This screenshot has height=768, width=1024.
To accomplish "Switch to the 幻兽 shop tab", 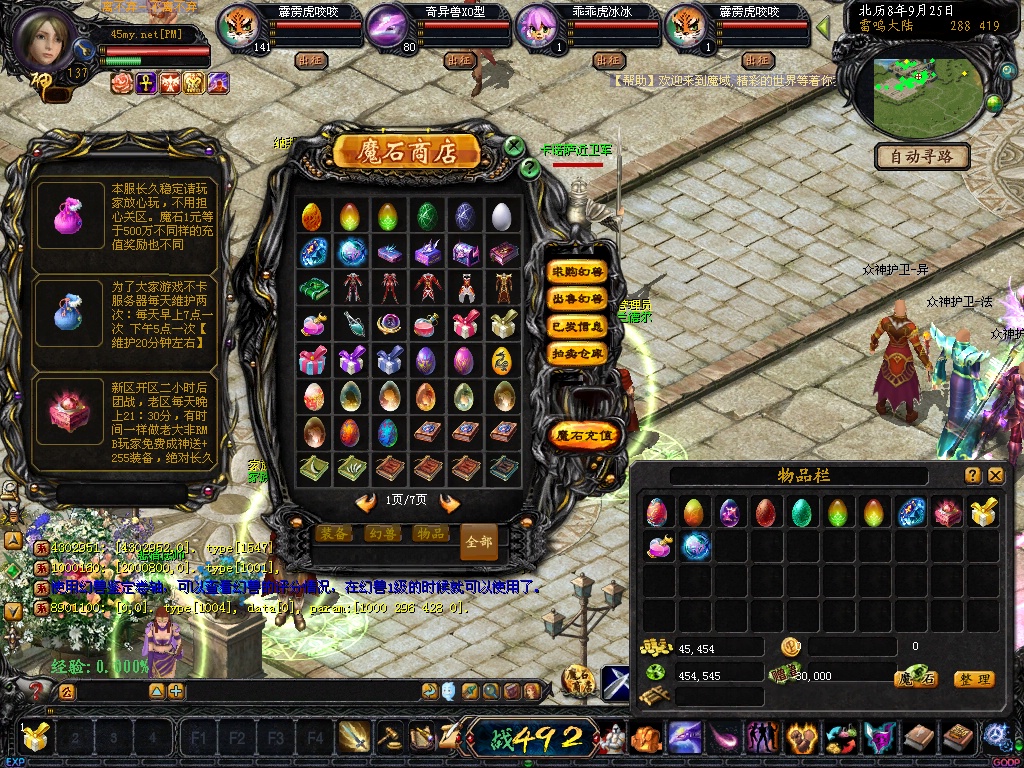I will [382, 534].
